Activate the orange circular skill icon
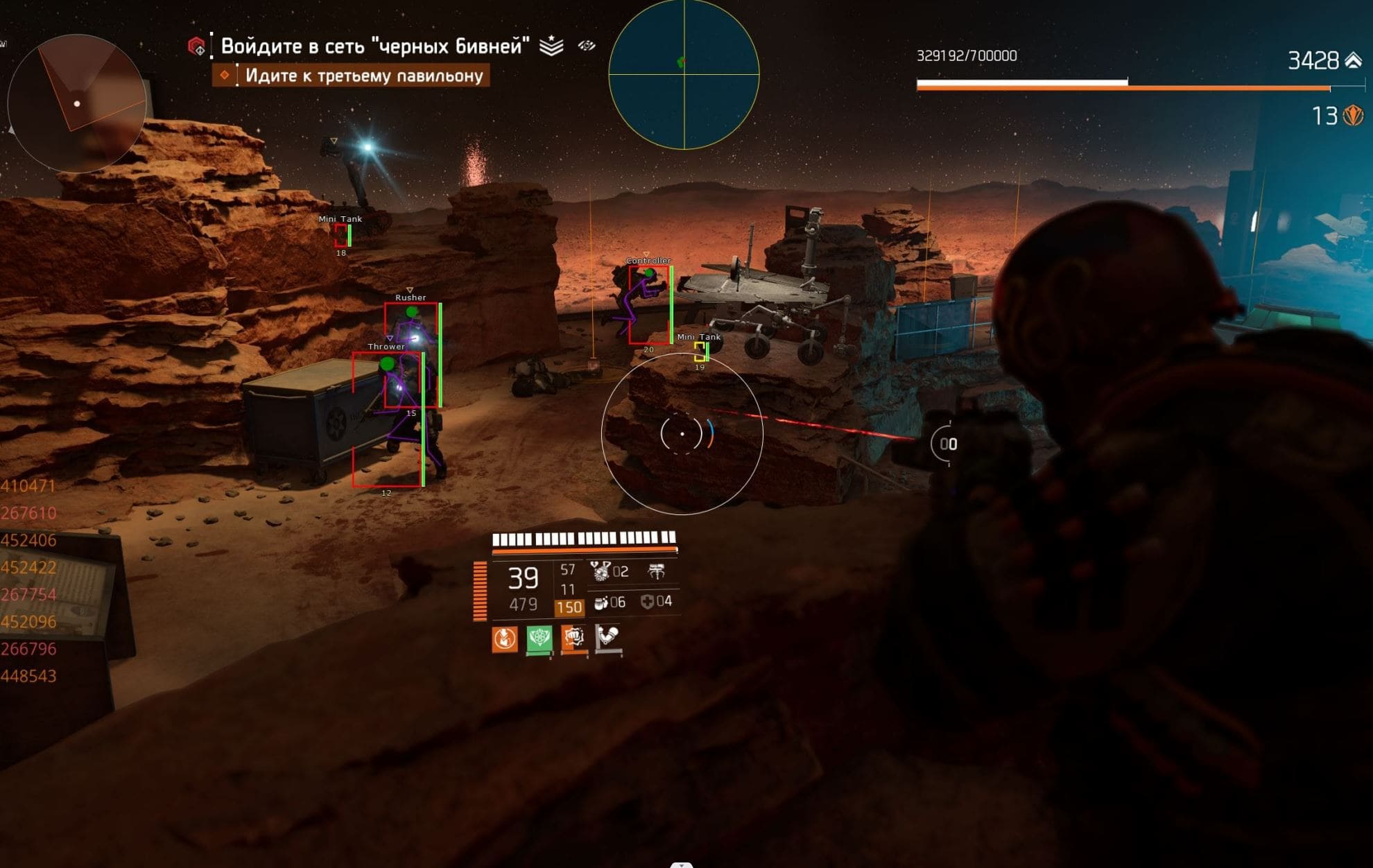The image size is (1373, 868). click(505, 639)
